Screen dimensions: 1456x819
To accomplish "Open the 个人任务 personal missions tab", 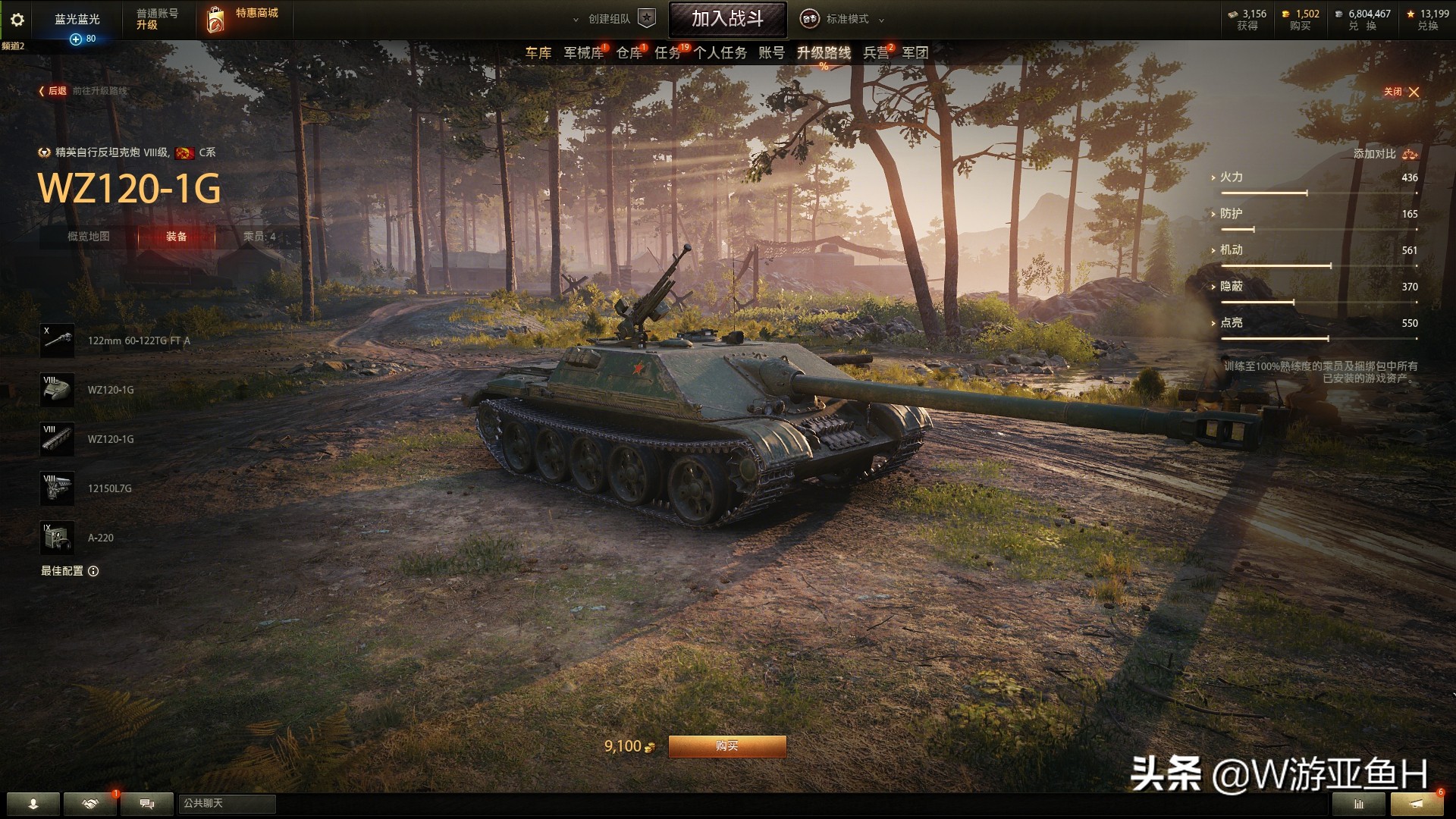I will pos(720,52).
